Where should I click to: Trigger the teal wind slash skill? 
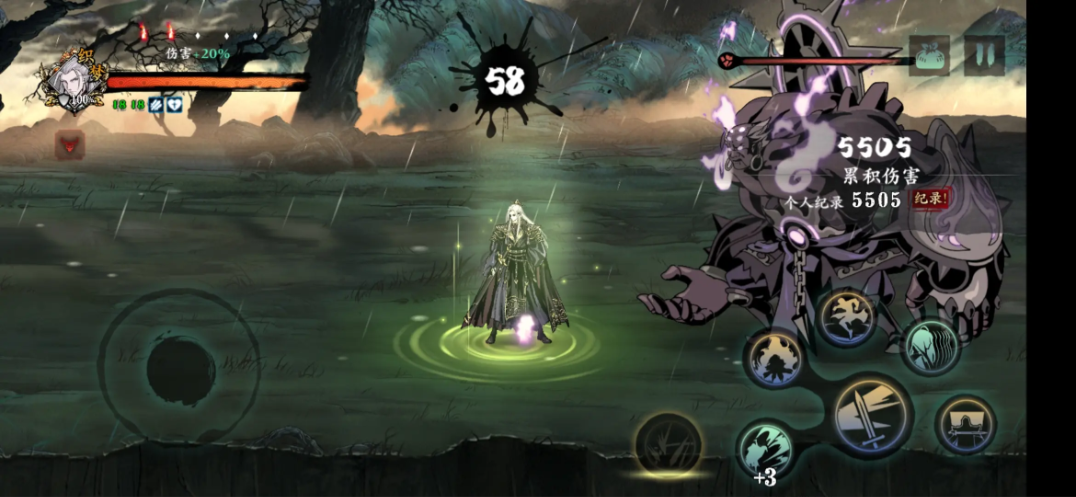click(931, 346)
